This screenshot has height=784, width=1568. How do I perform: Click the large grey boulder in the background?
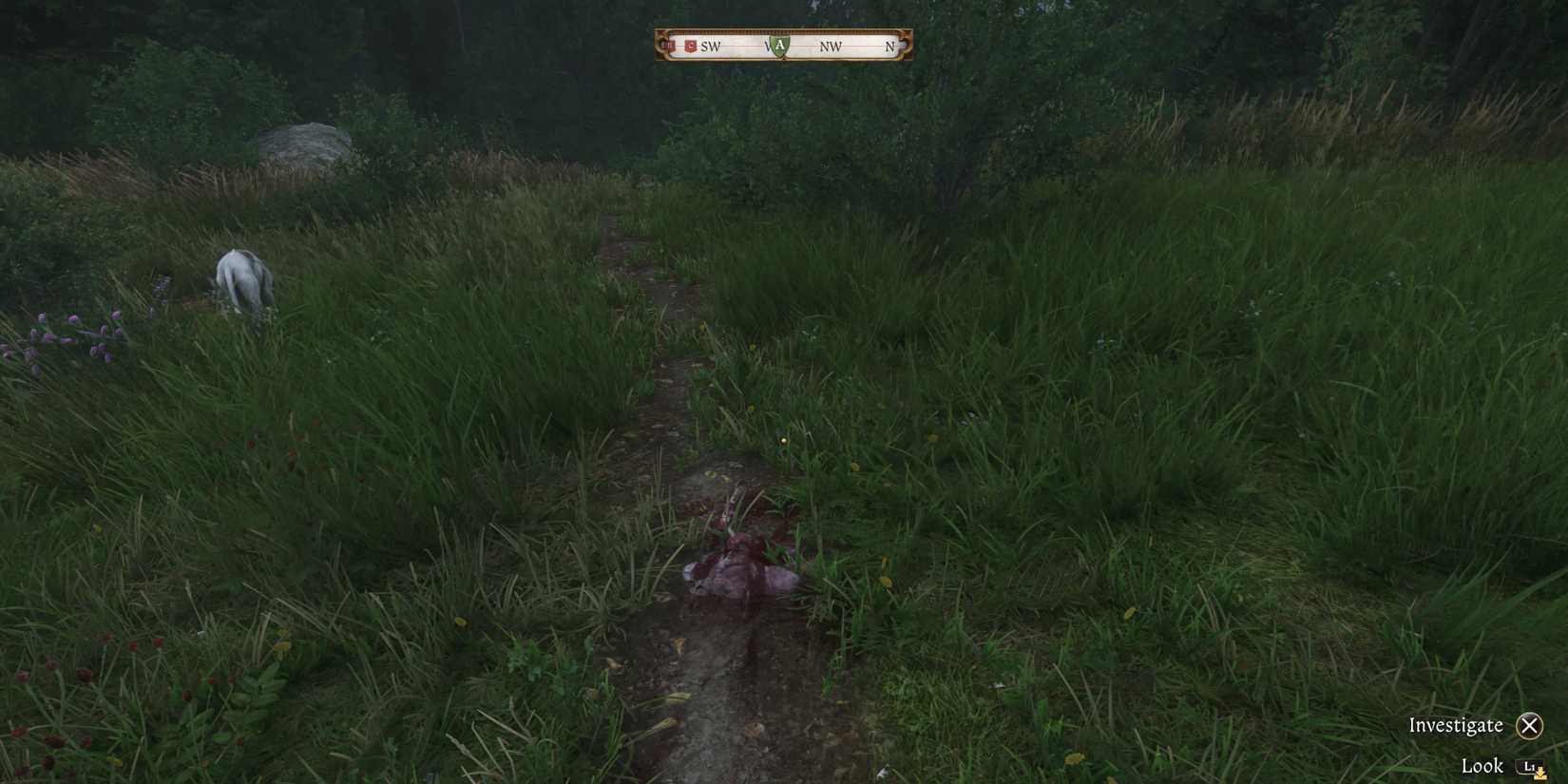click(x=302, y=143)
